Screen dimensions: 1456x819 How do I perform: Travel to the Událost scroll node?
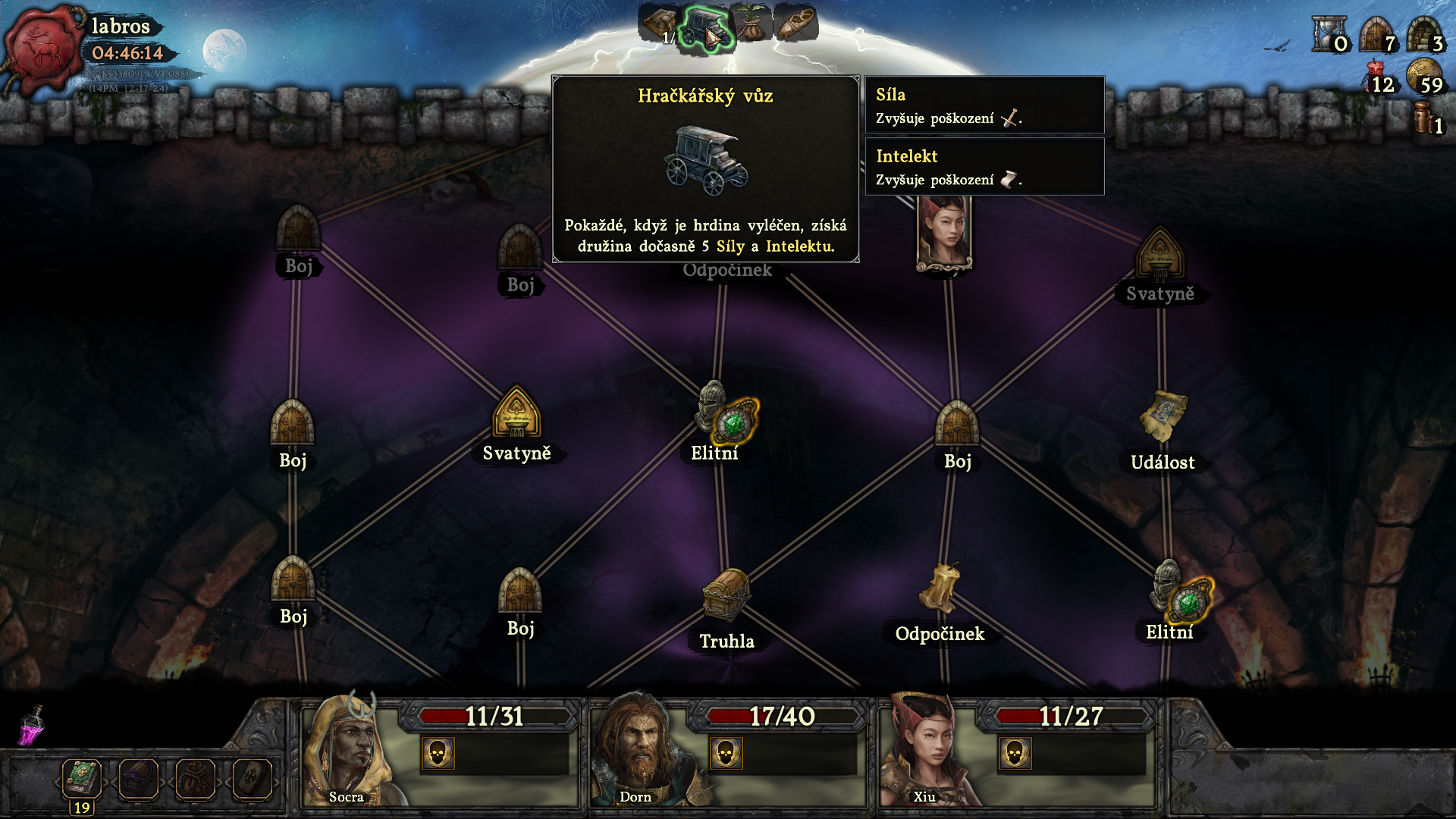(x=1162, y=417)
